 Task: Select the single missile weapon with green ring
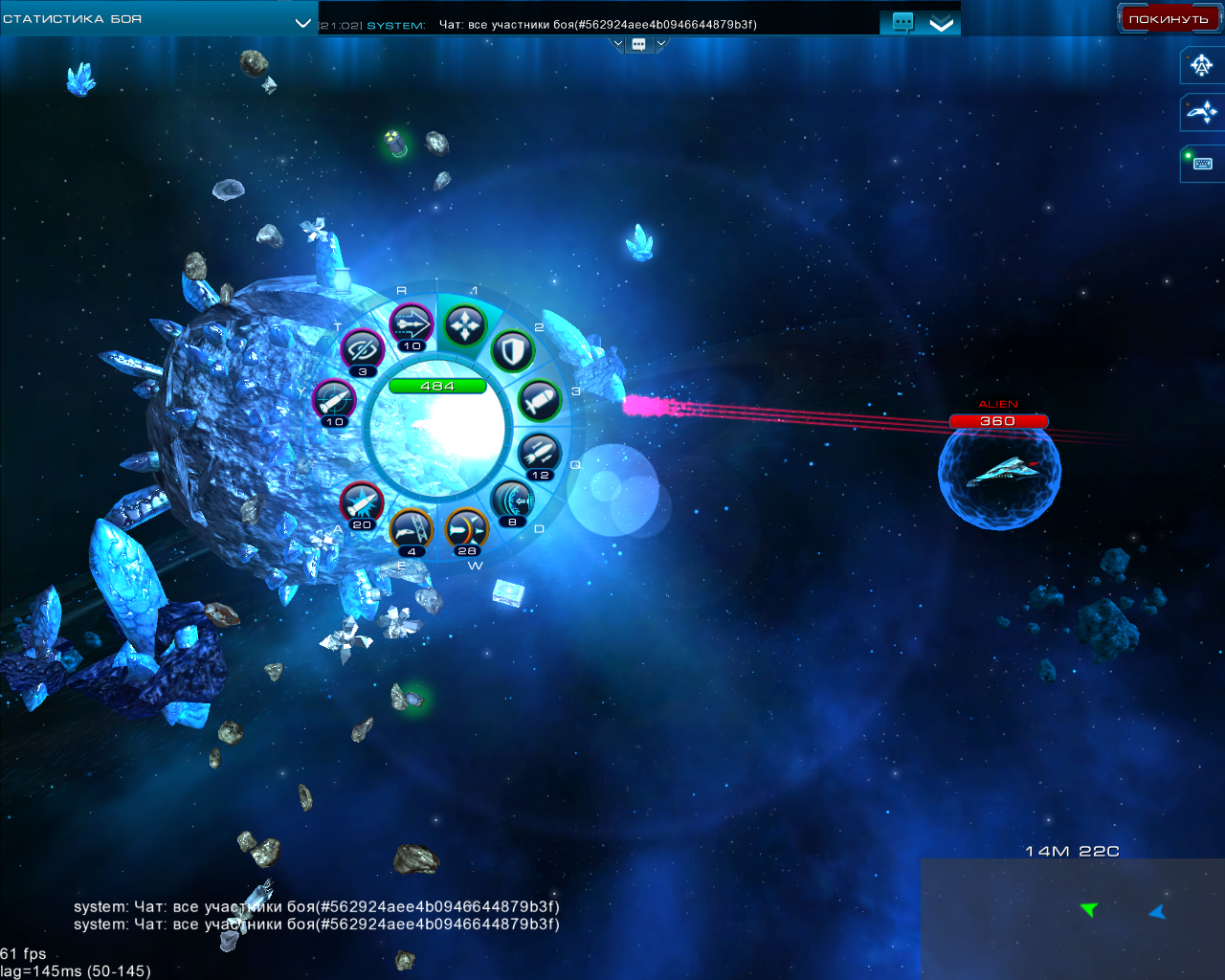tap(538, 400)
